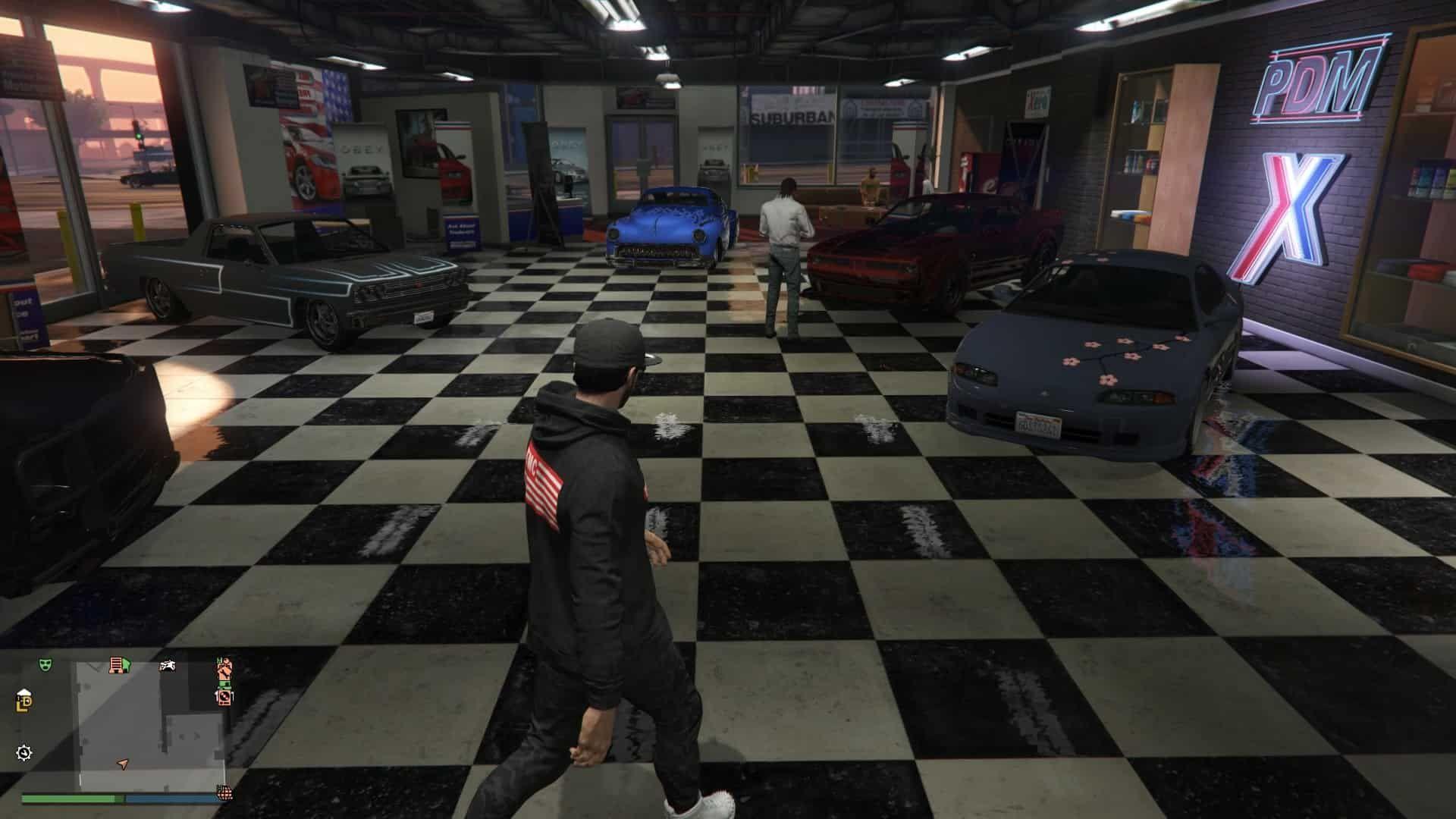The image size is (1456, 819).
Task: Click the turntable blip below the stripper icon
Action: [224, 698]
